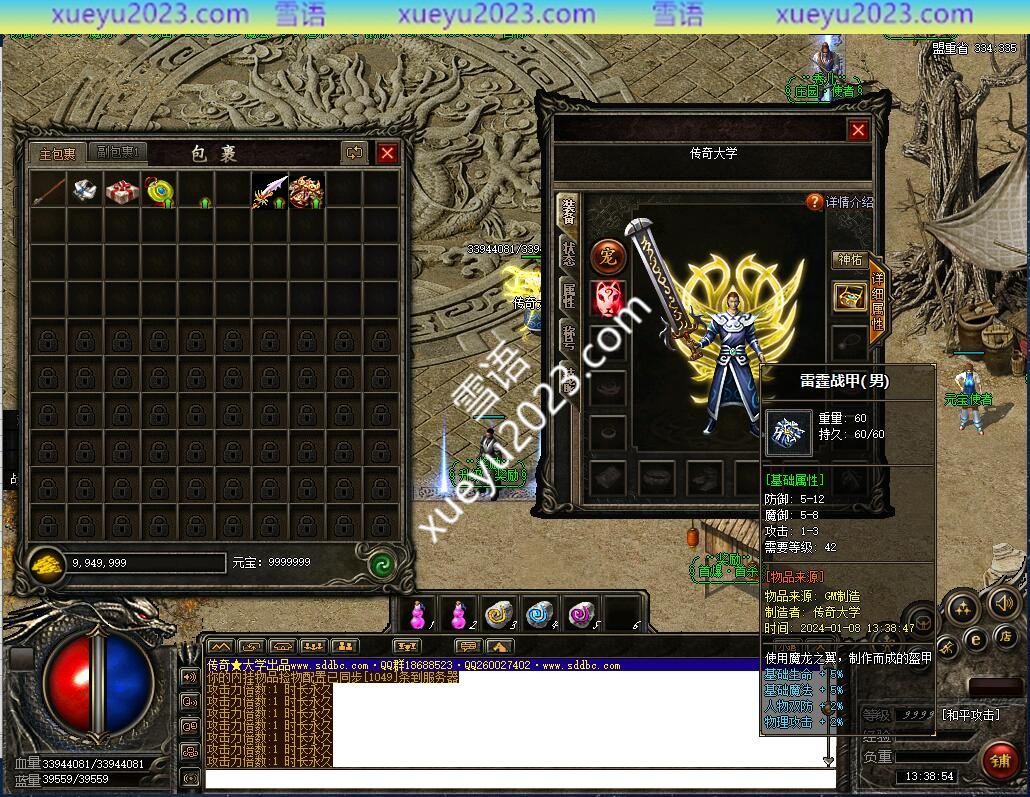Click the inventory sort arrows button
This screenshot has width=1030, height=797.
354,153
